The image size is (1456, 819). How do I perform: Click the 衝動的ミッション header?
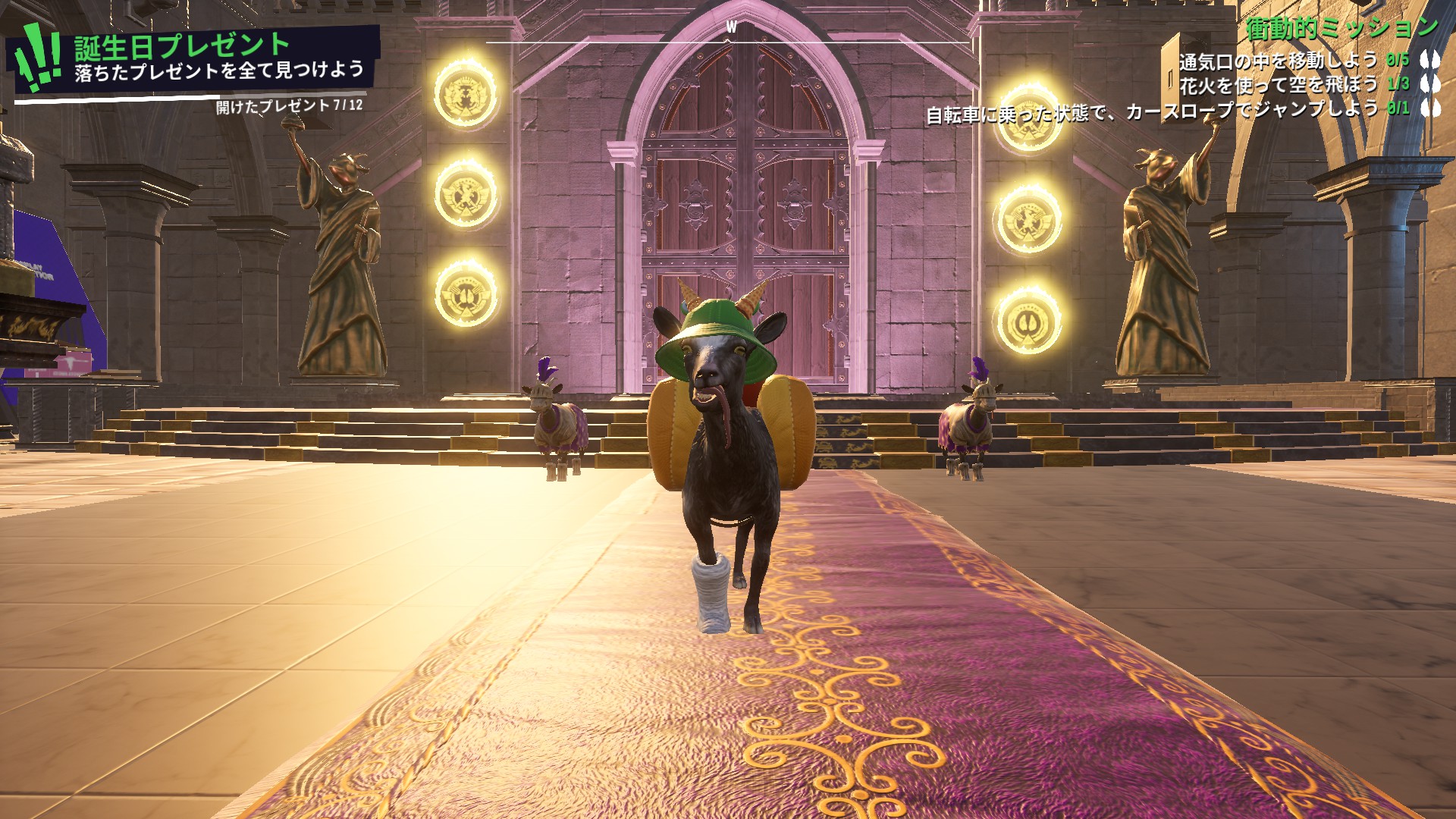(x=1341, y=30)
